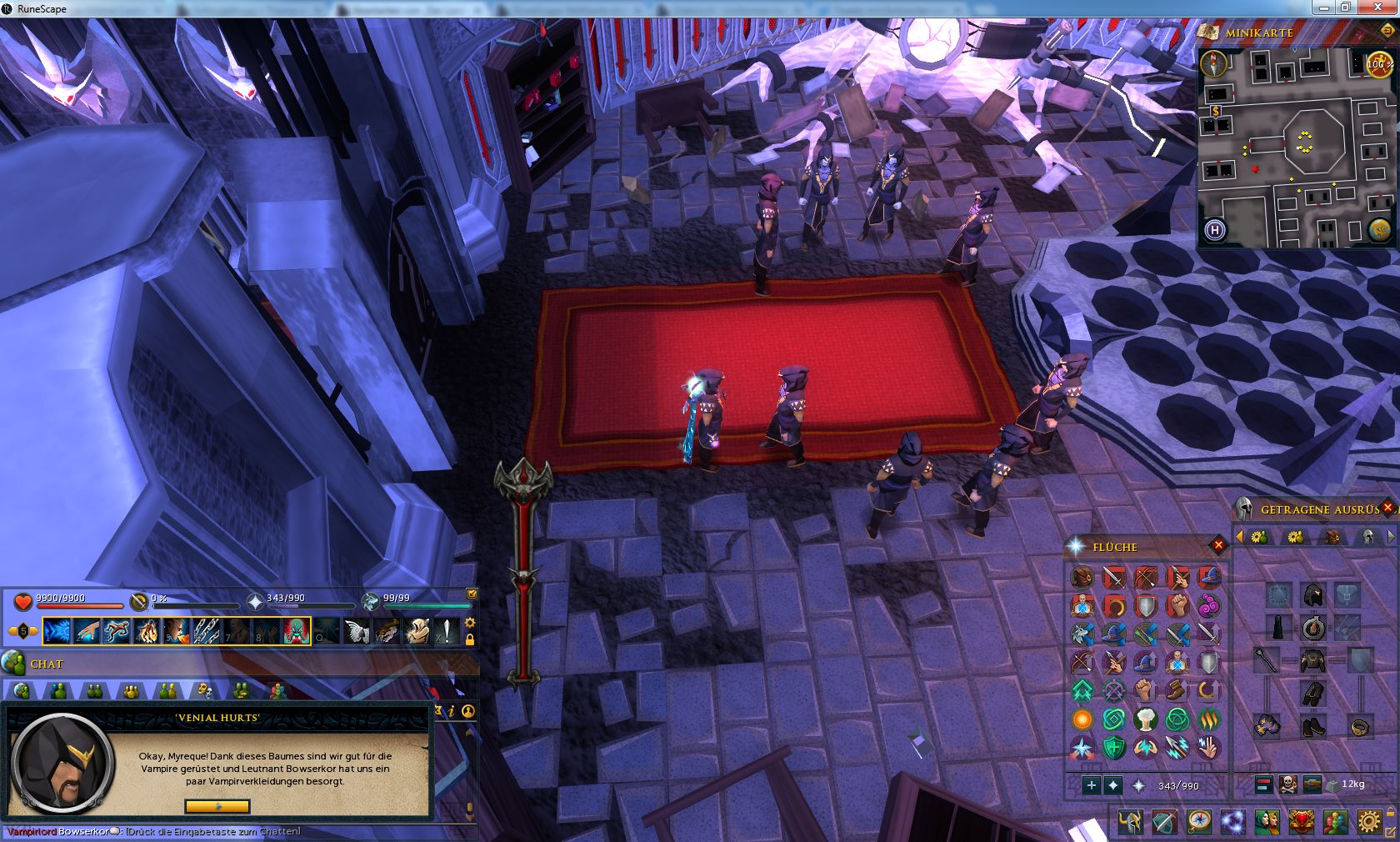
Task: Select the equipped staff weapon slot
Action: 1267,660
